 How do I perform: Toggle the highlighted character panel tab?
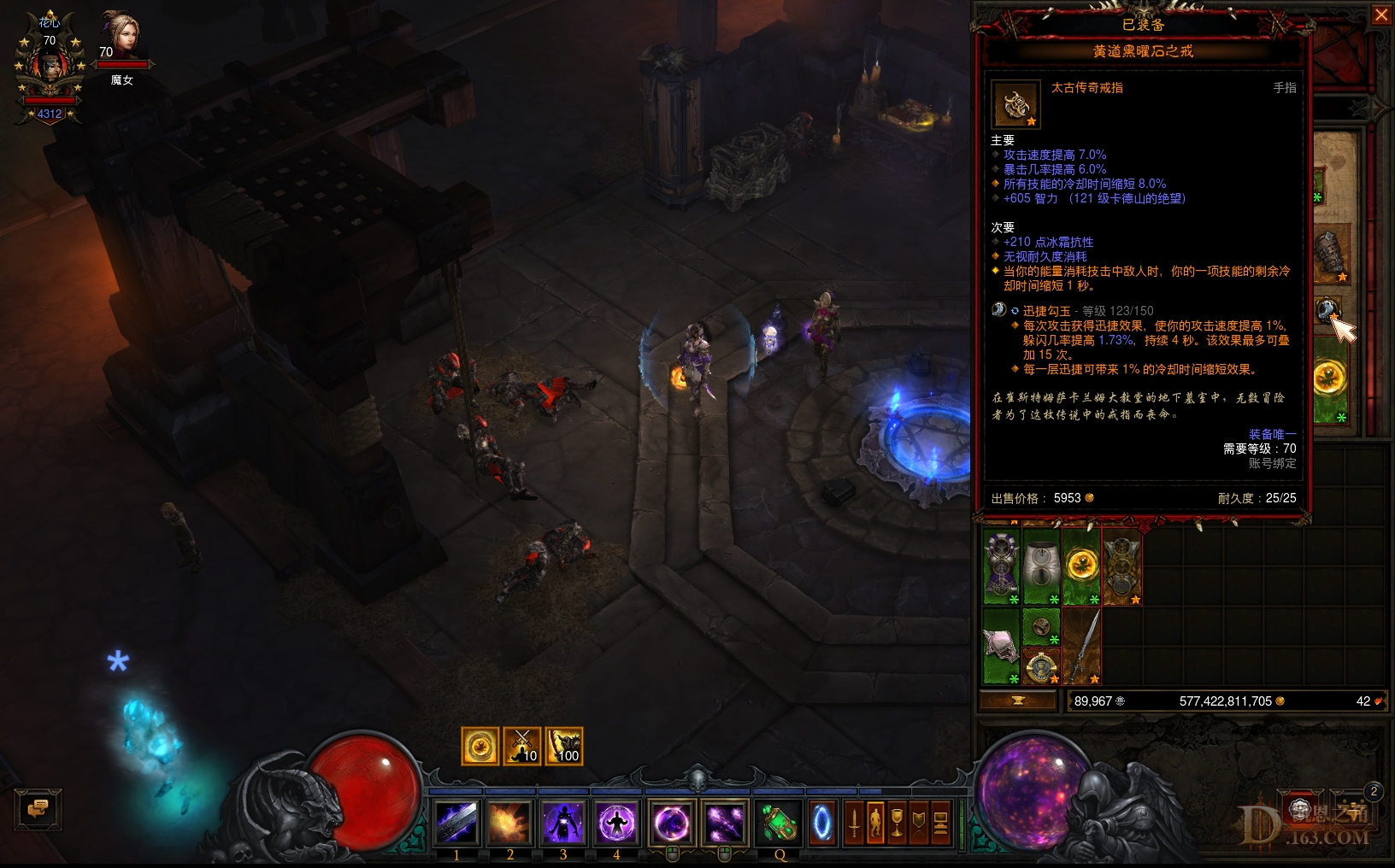point(877,822)
